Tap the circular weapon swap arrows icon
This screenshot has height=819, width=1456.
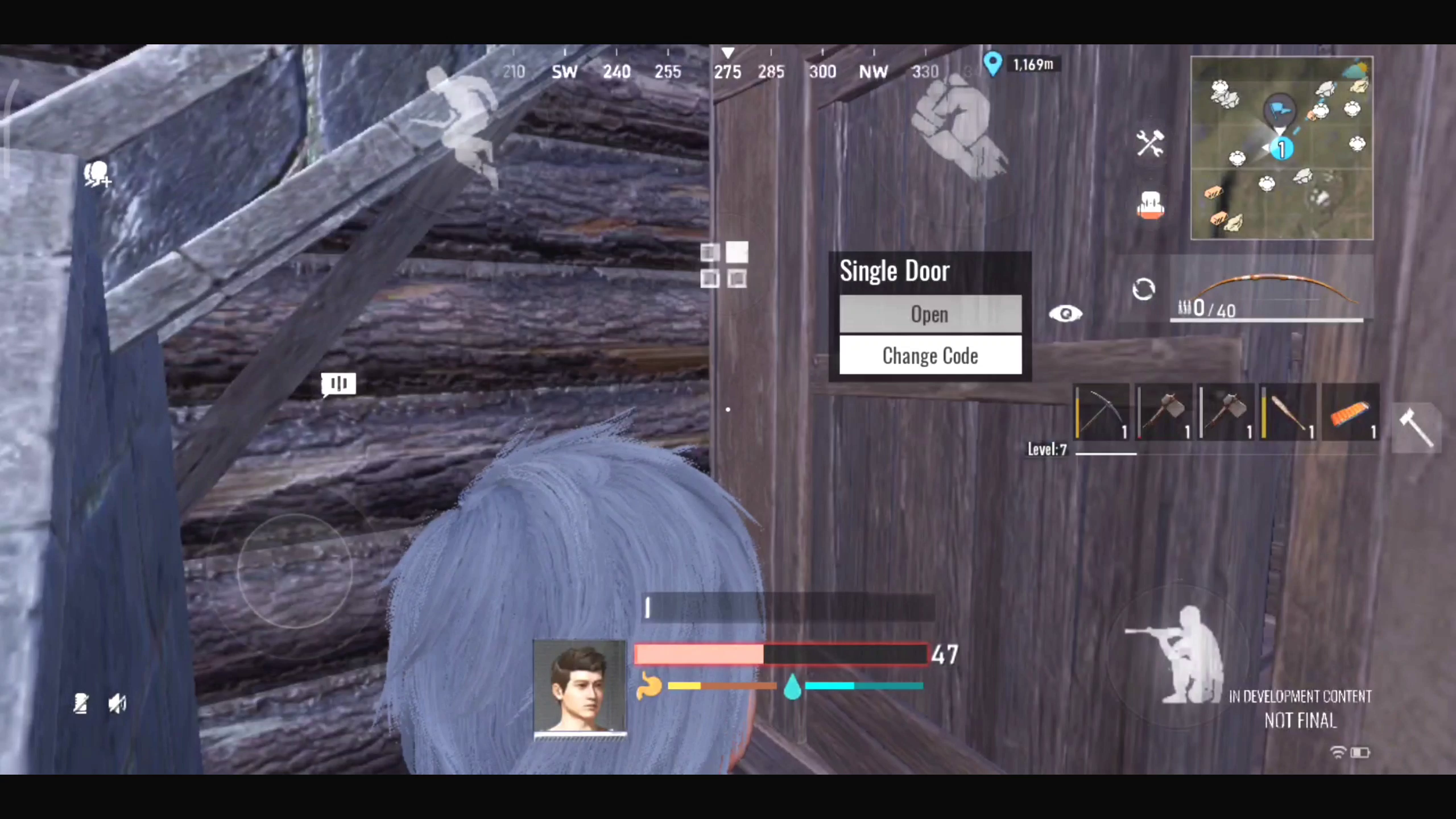1144,289
